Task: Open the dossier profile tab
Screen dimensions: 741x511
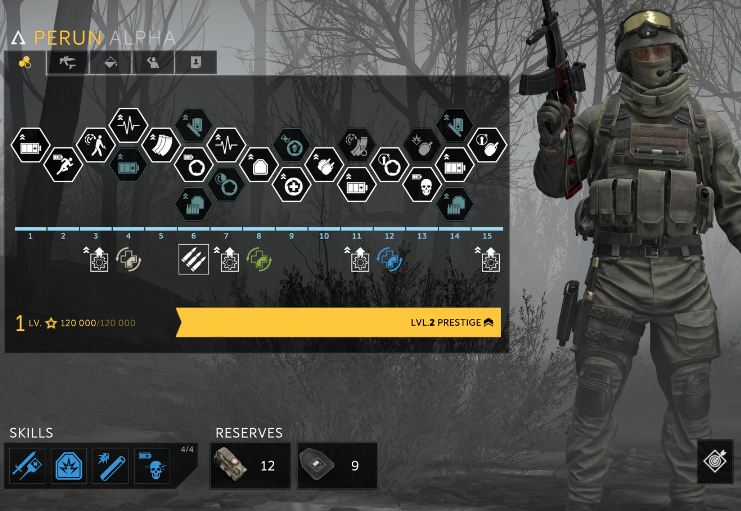Action: click(196, 62)
